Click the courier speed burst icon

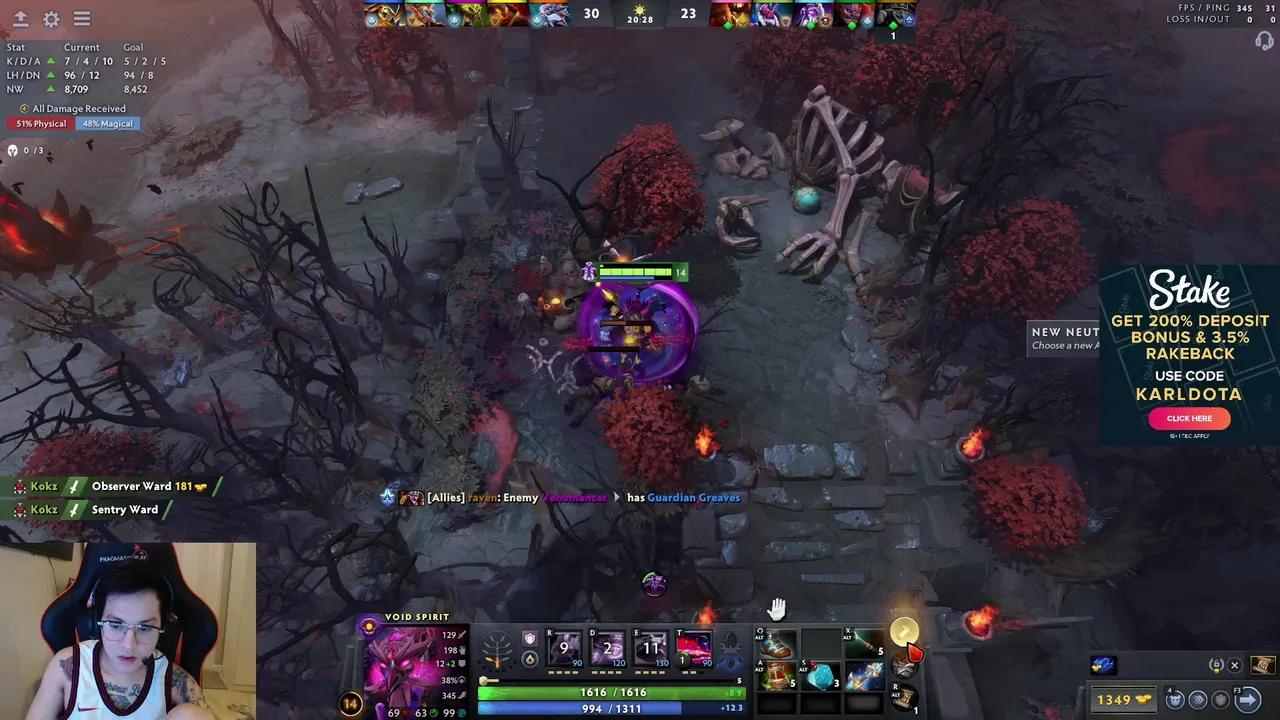tap(1198, 699)
